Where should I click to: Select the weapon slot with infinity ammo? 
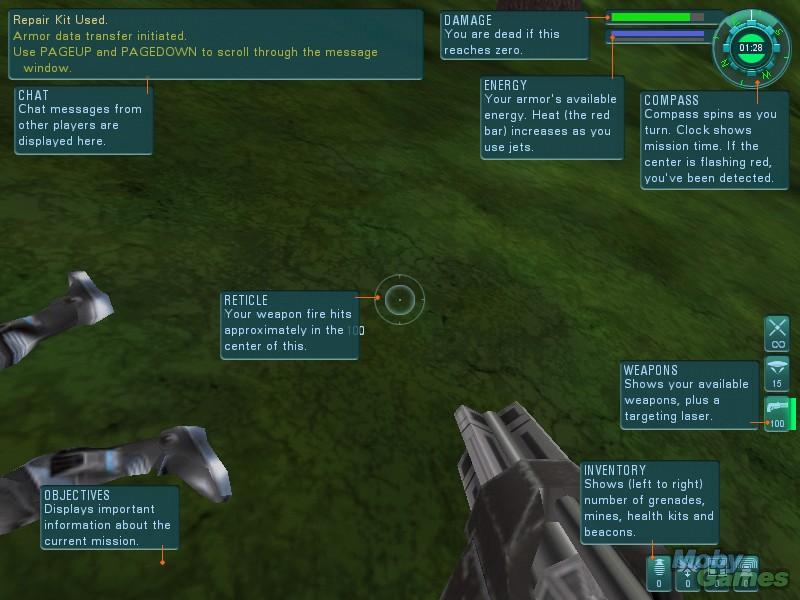pos(777,333)
